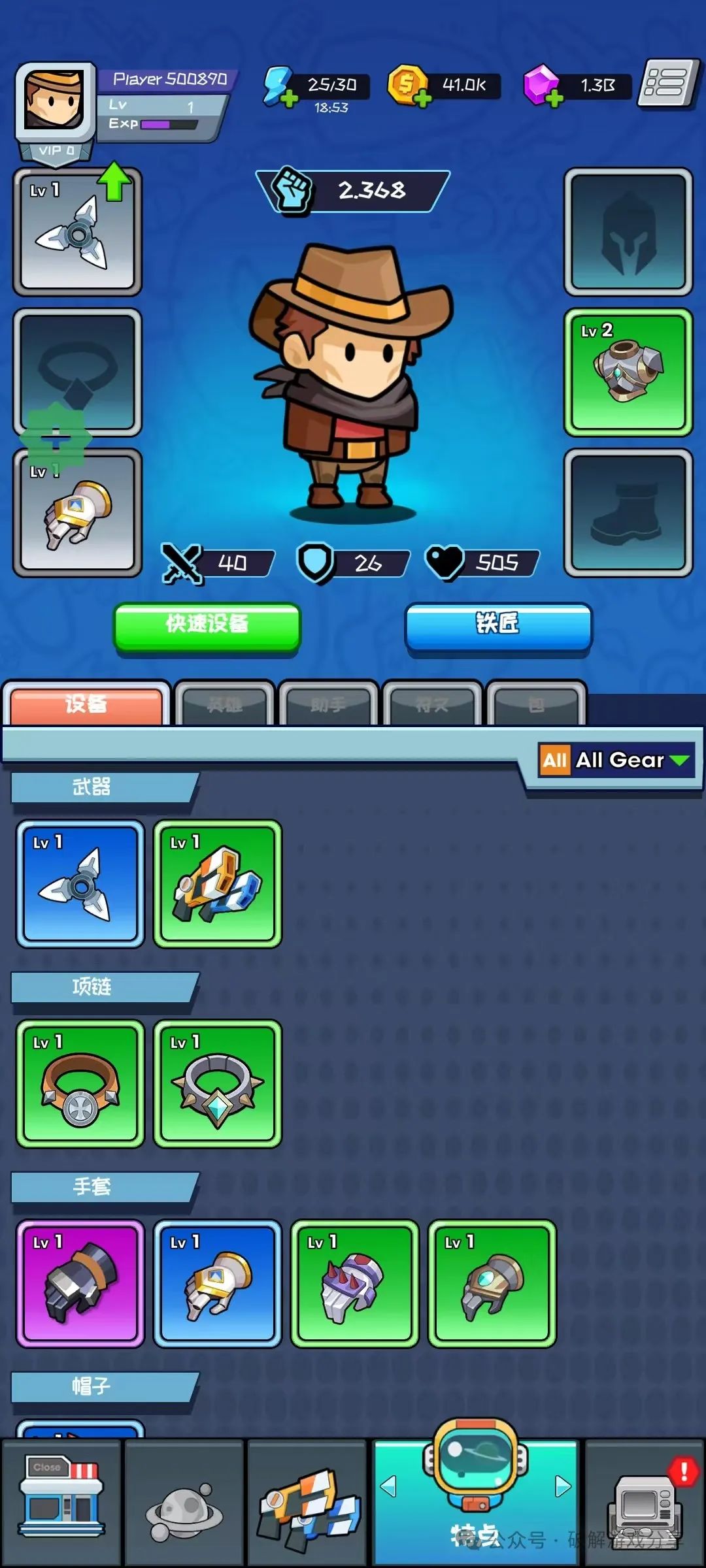Open the computer terminal with red alert

(x=645, y=1503)
